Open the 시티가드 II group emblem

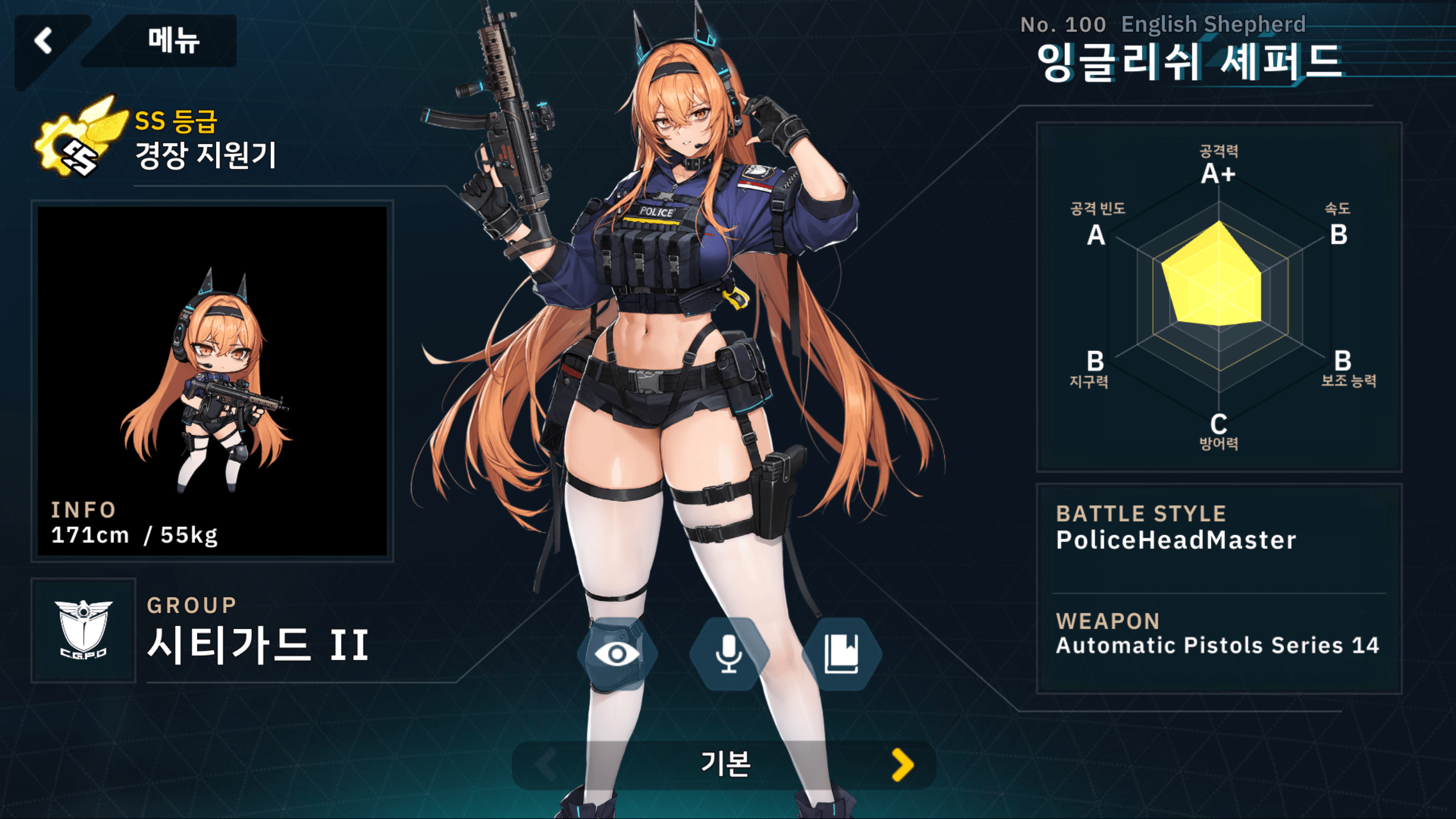point(84,630)
